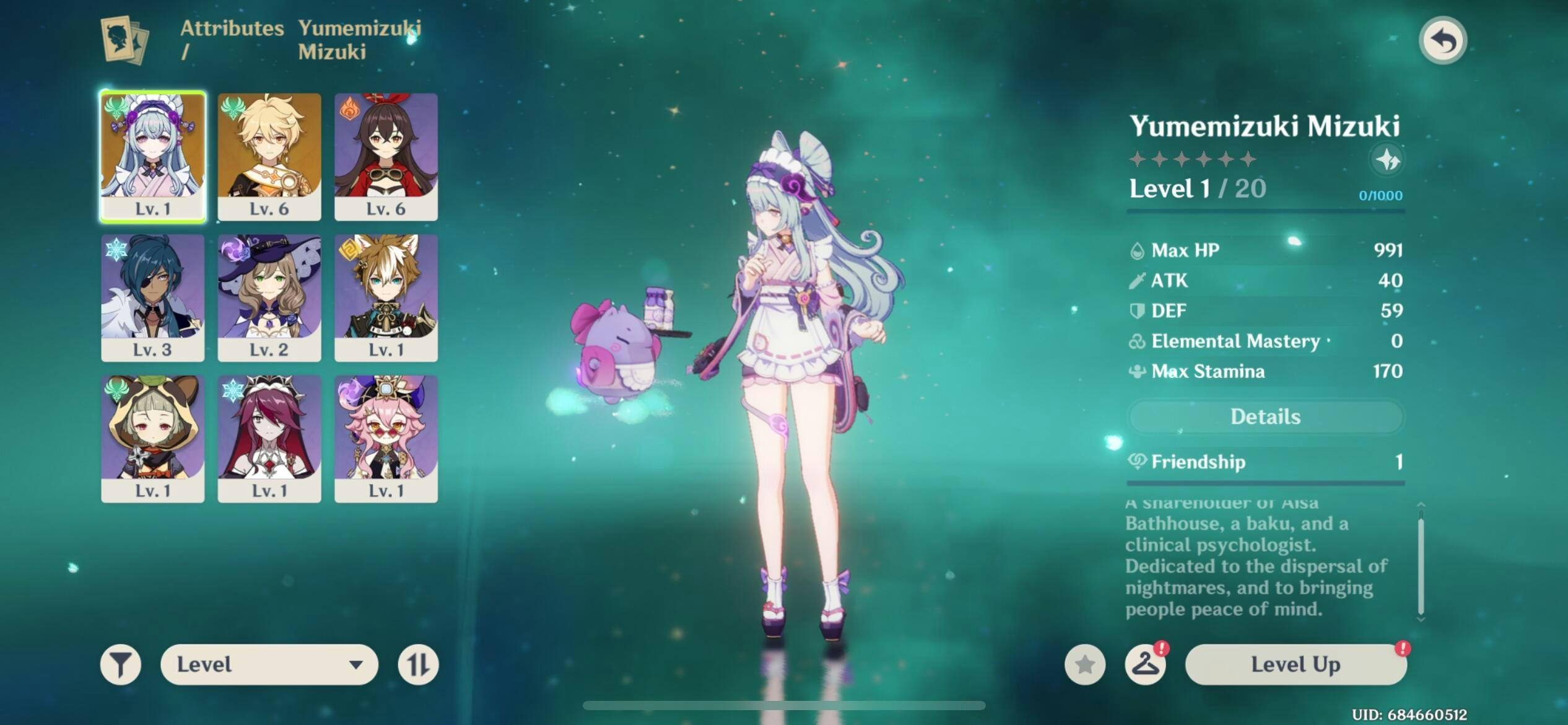Select Amber's character portrait
Image resolution: width=1568 pixels, height=725 pixels.
[386, 156]
